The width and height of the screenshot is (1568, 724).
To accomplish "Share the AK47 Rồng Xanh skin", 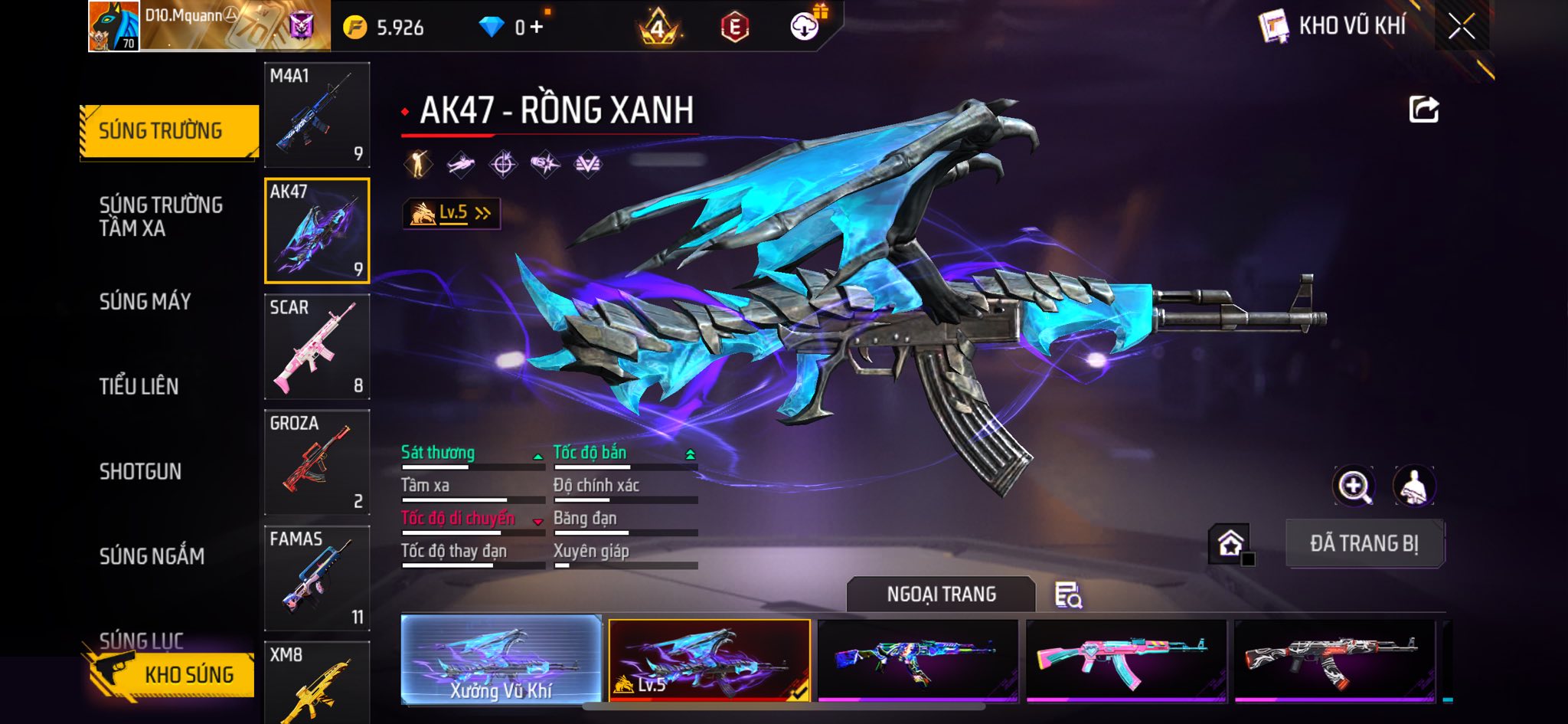I will click(x=1423, y=110).
